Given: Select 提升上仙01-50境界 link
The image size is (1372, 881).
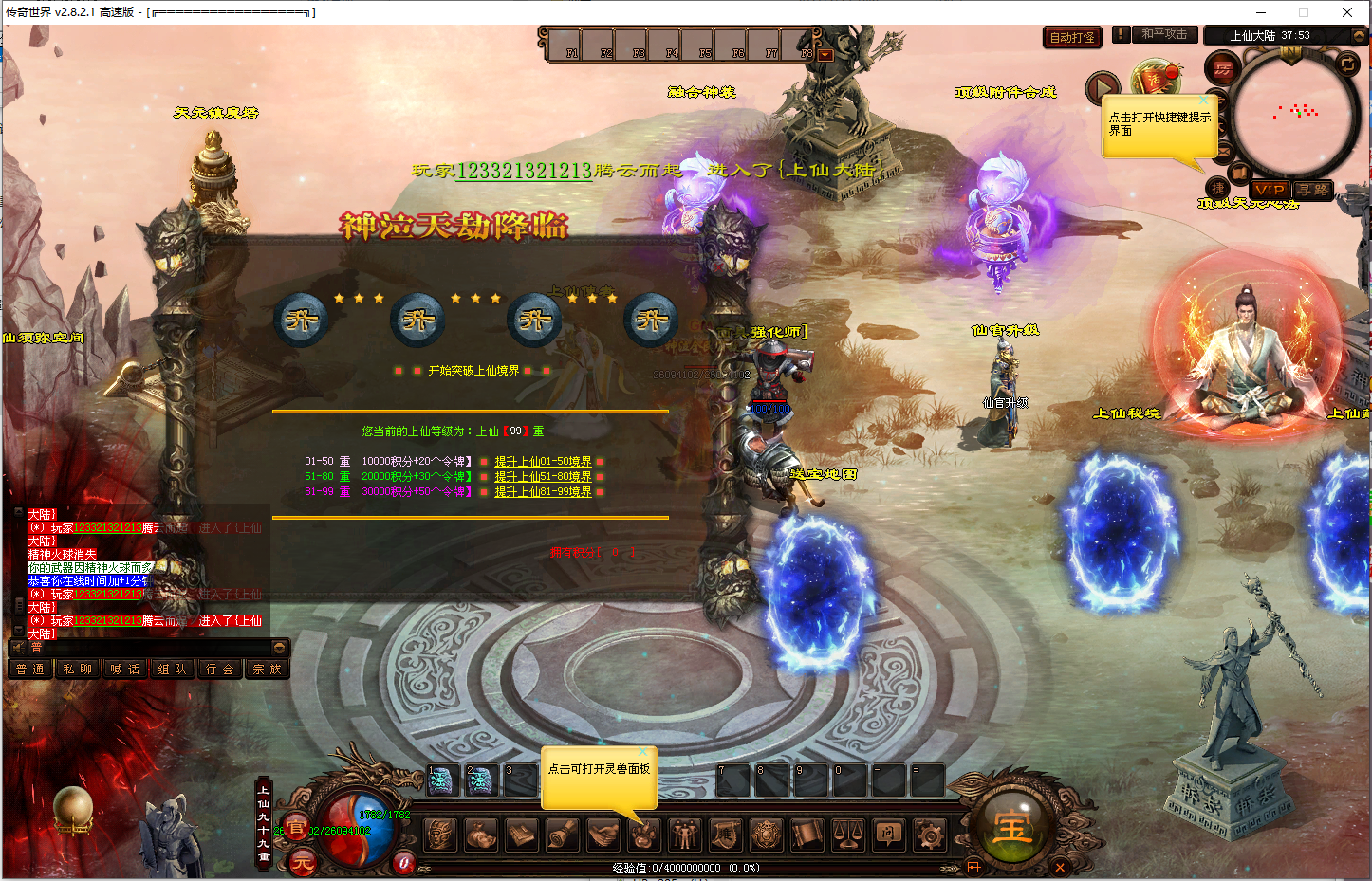Looking at the screenshot, I should [x=543, y=462].
